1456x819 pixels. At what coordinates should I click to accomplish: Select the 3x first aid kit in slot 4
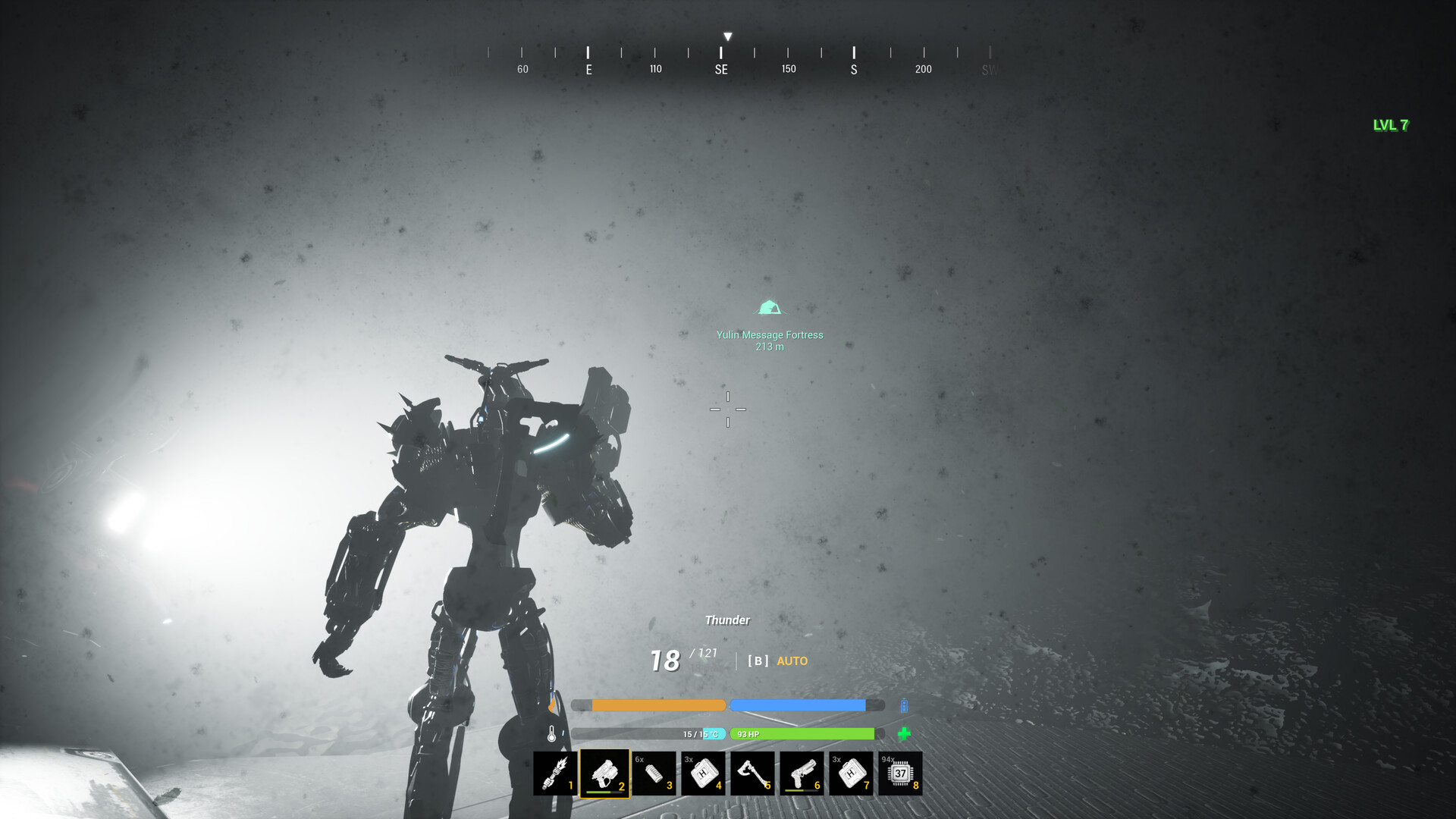coord(703,773)
